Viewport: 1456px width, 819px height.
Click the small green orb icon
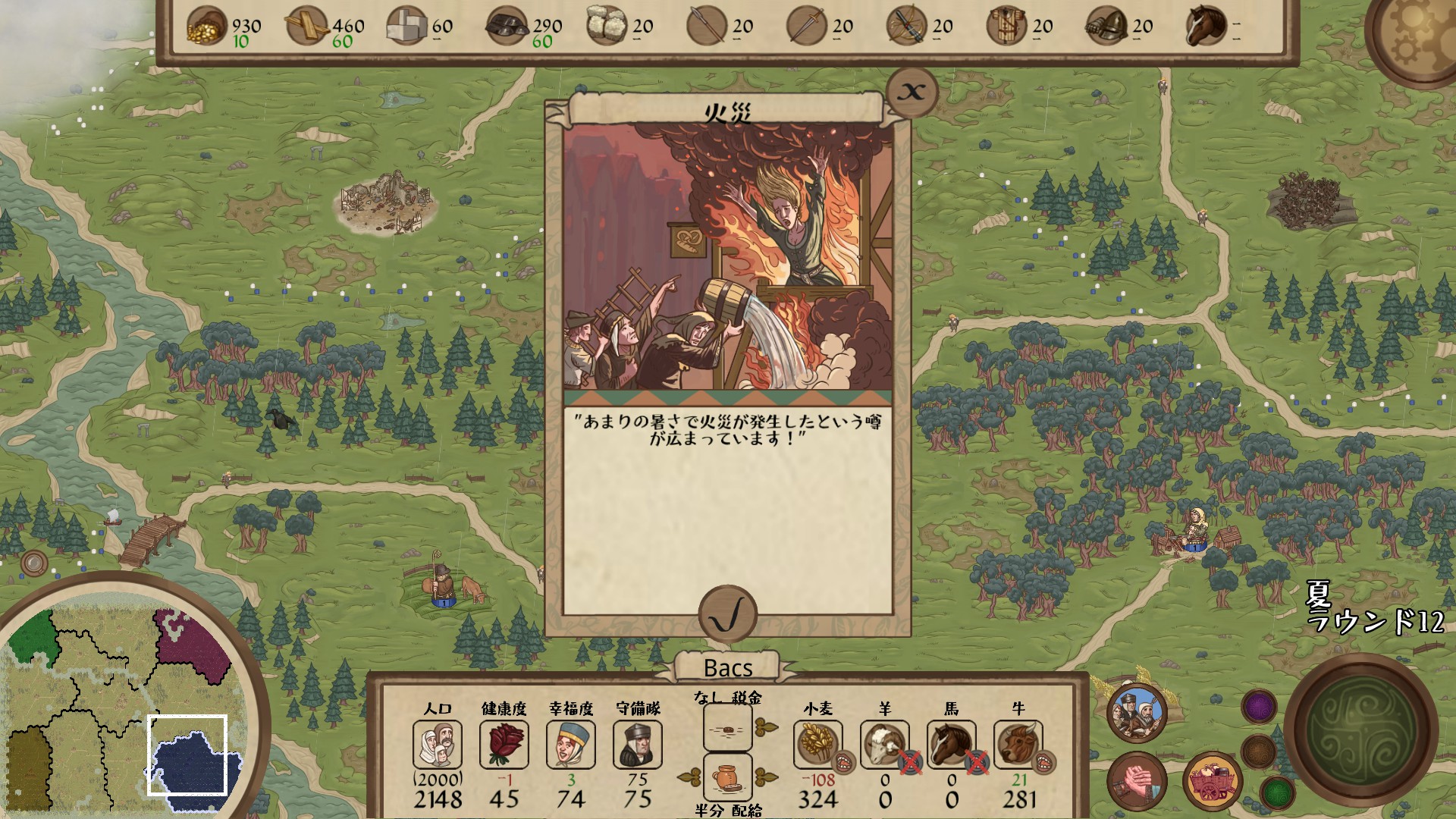point(1277,793)
